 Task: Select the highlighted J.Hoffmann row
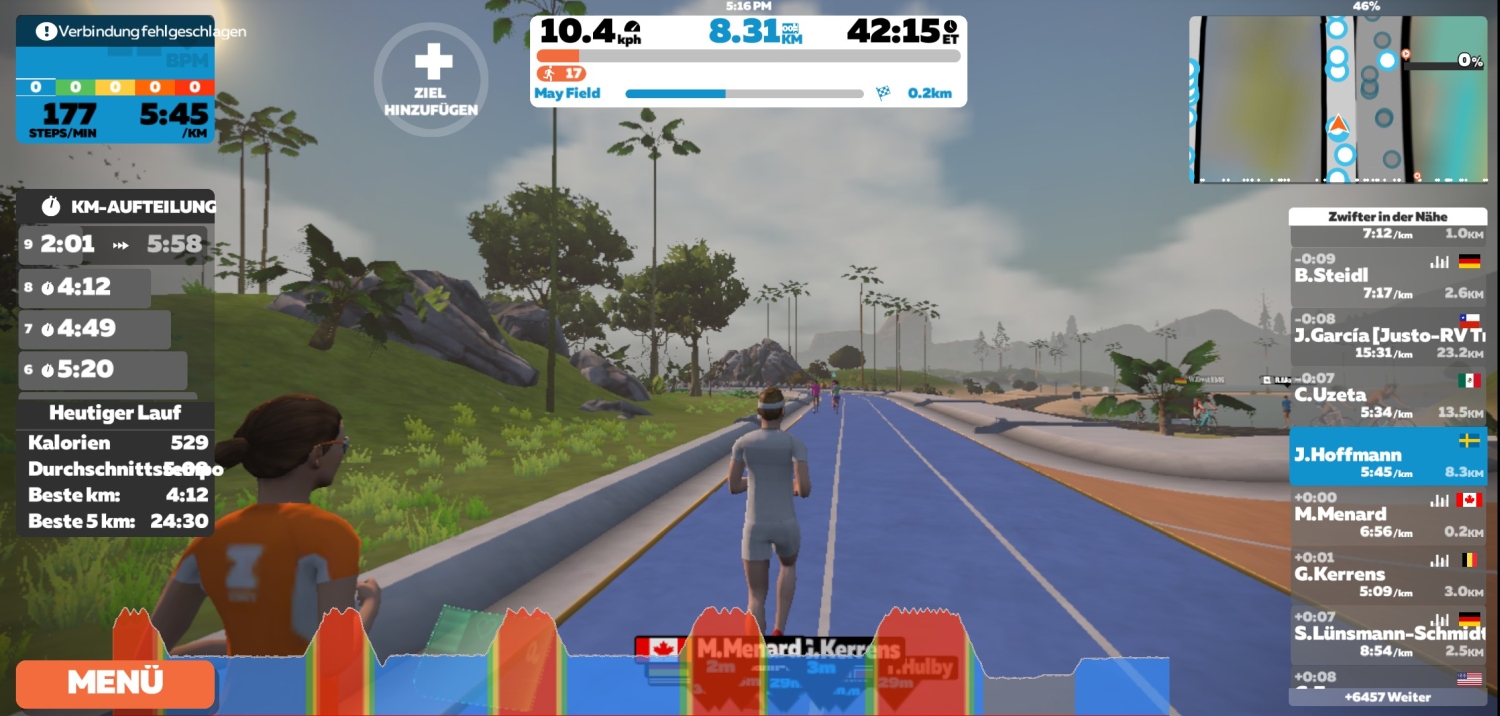[x=1387, y=455]
